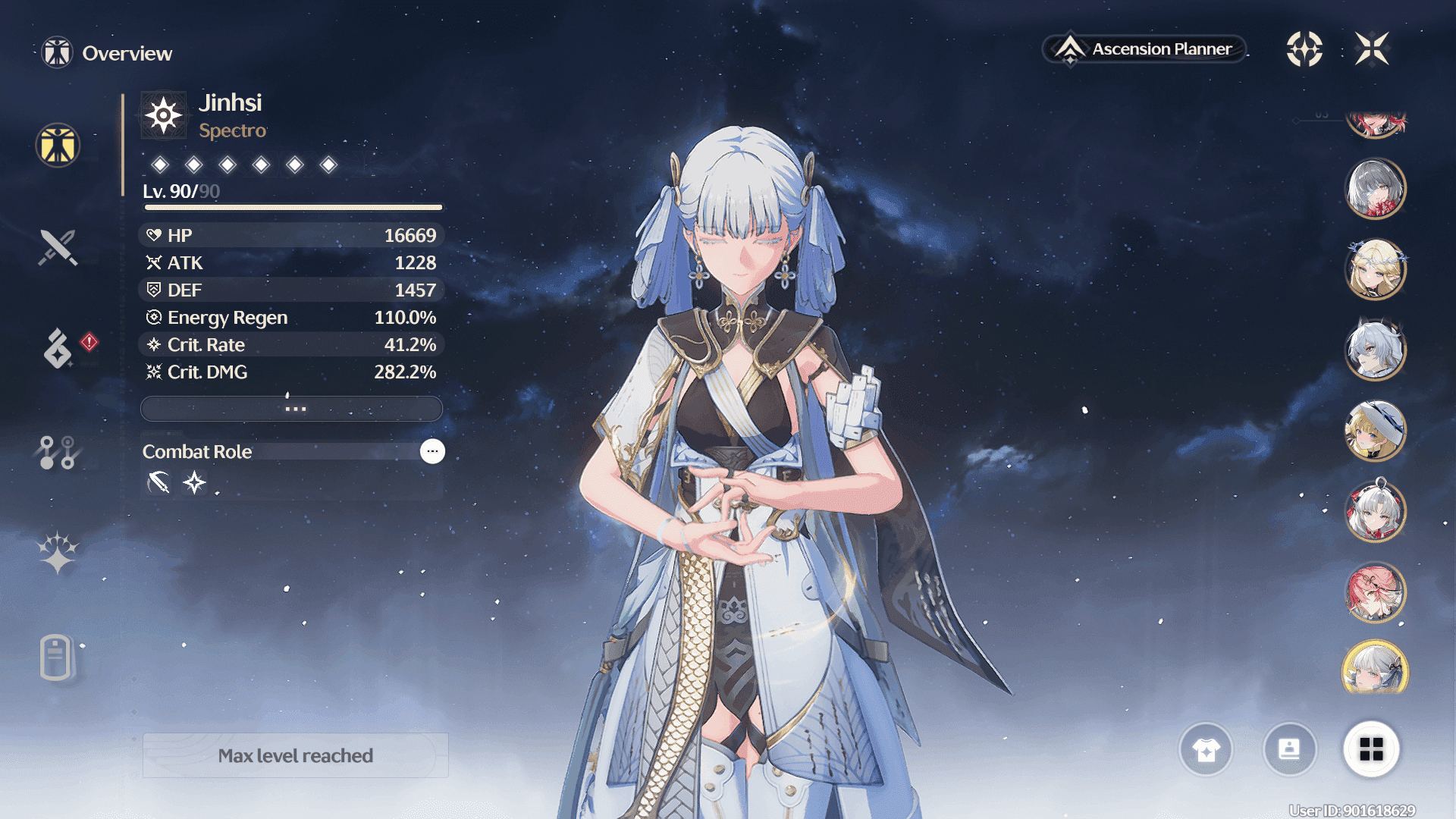Select the blonde character with white hat
Viewport: 1456px width, 819px height.
(1375, 431)
